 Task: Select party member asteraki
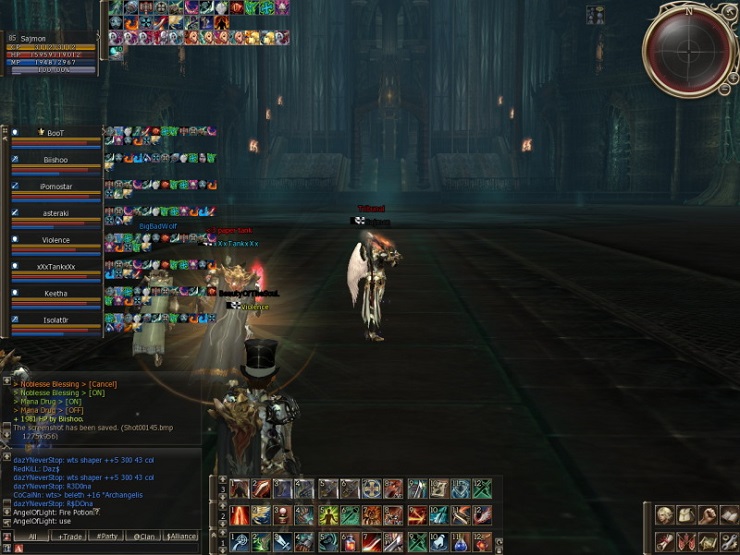(x=55, y=213)
